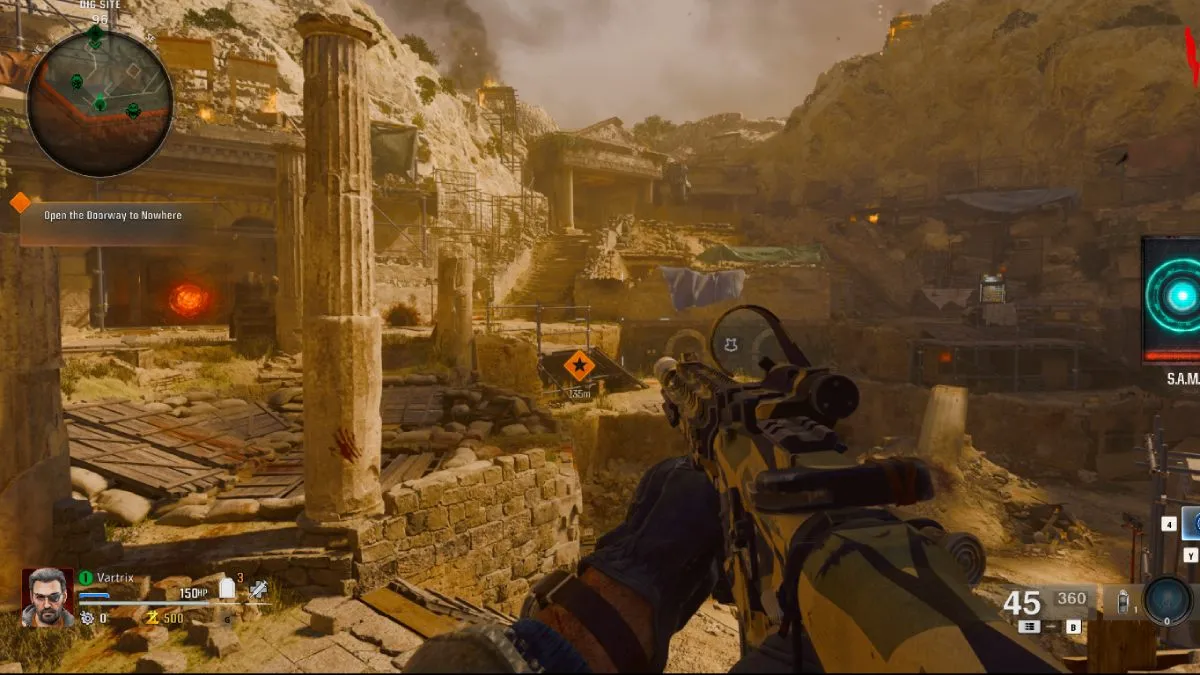Activate the circular field upgrade icon
Viewport: 1200px width, 675px height.
click(x=1166, y=601)
